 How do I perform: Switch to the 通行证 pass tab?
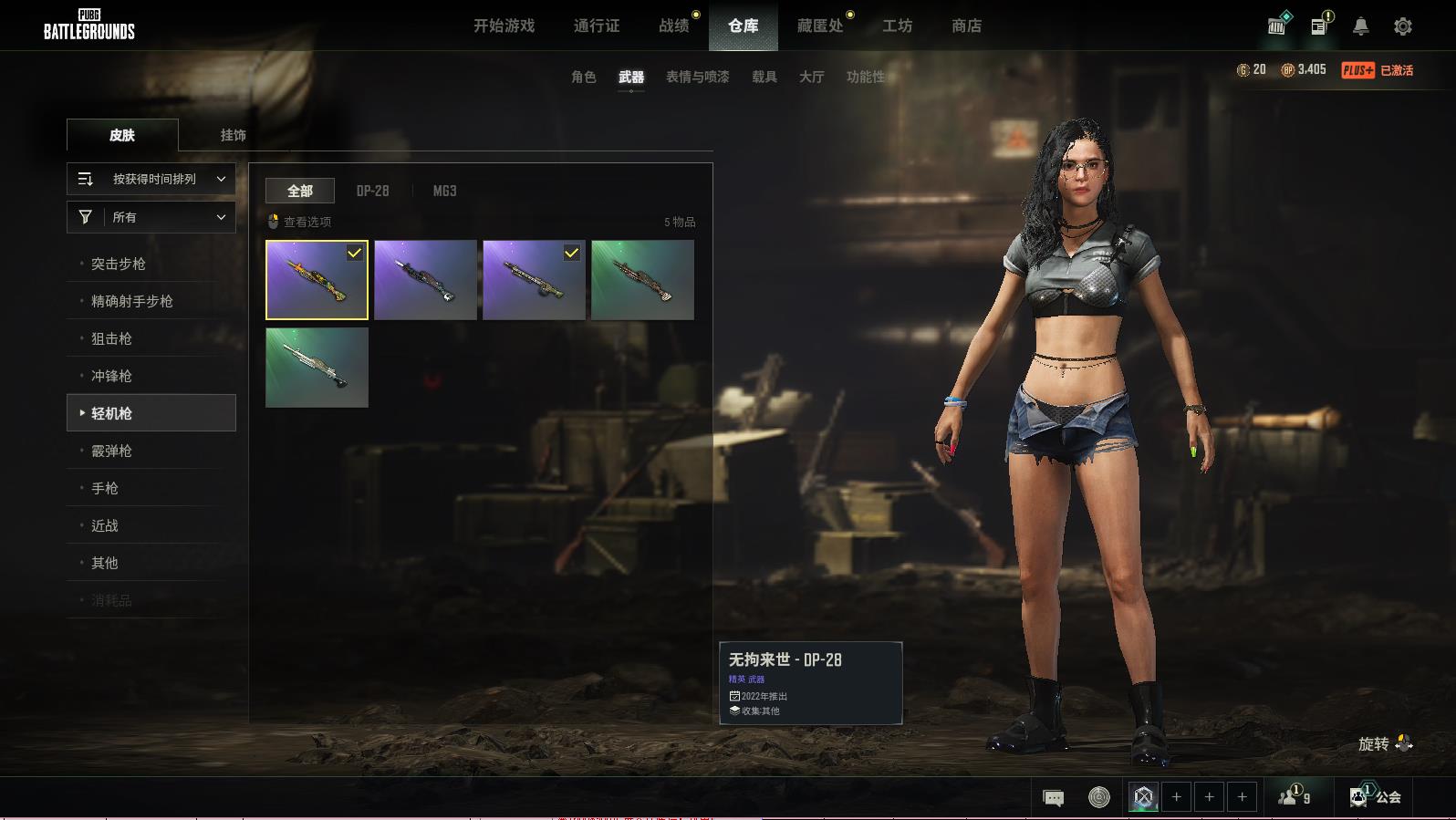tap(597, 26)
